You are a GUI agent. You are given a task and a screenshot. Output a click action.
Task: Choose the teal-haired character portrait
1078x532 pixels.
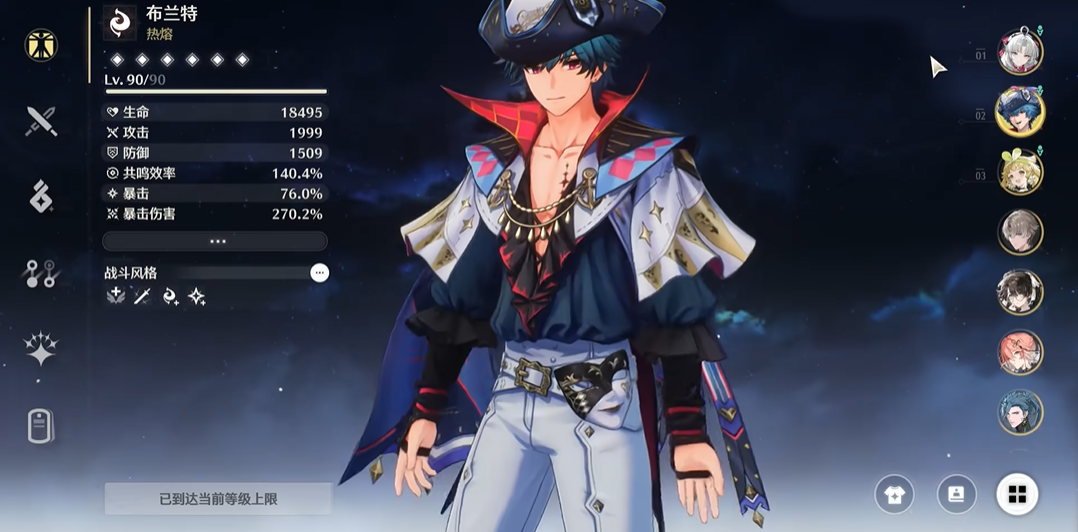[x=1020, y=412]
